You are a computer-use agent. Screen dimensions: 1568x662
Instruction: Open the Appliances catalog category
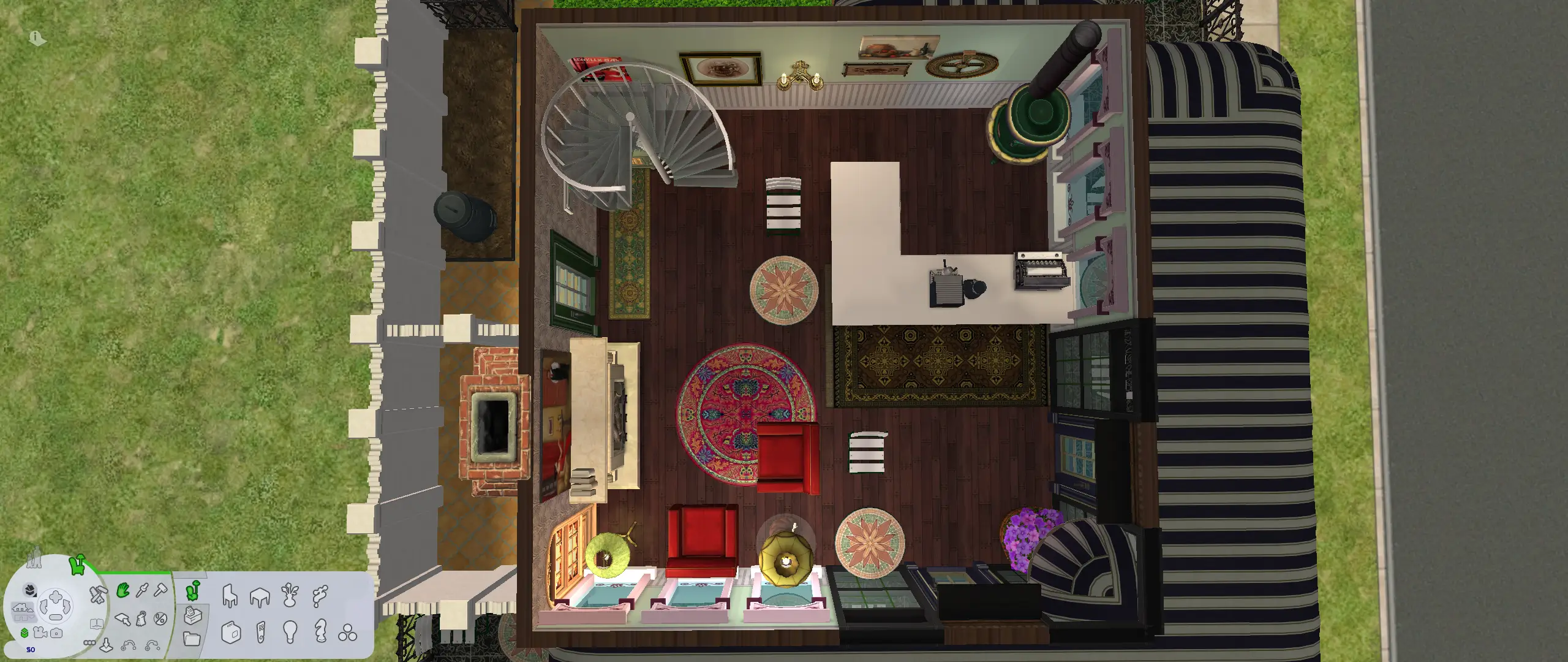(x=232, y=633)
